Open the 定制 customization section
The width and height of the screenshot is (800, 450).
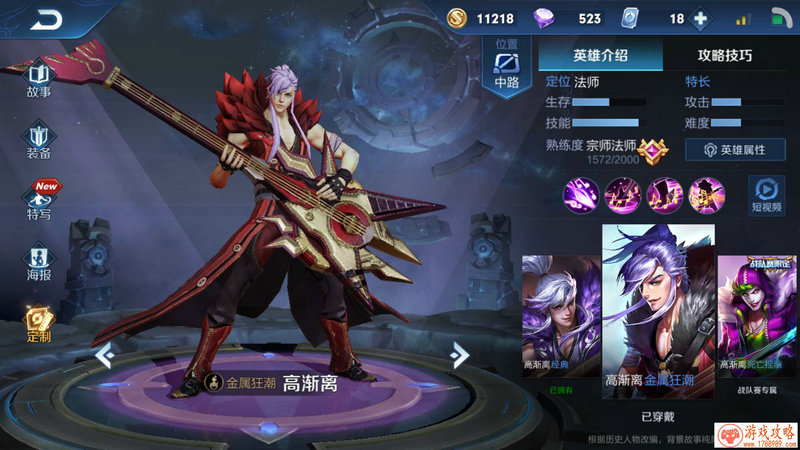(x=39, y=323)
